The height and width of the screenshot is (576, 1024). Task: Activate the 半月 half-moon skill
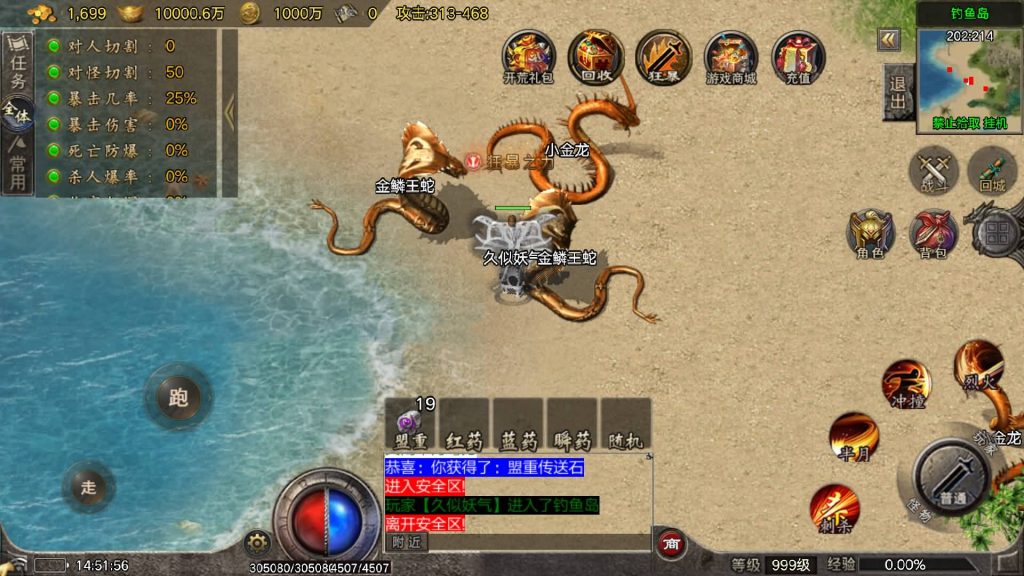pyautogui.click(x=855, y=438)
